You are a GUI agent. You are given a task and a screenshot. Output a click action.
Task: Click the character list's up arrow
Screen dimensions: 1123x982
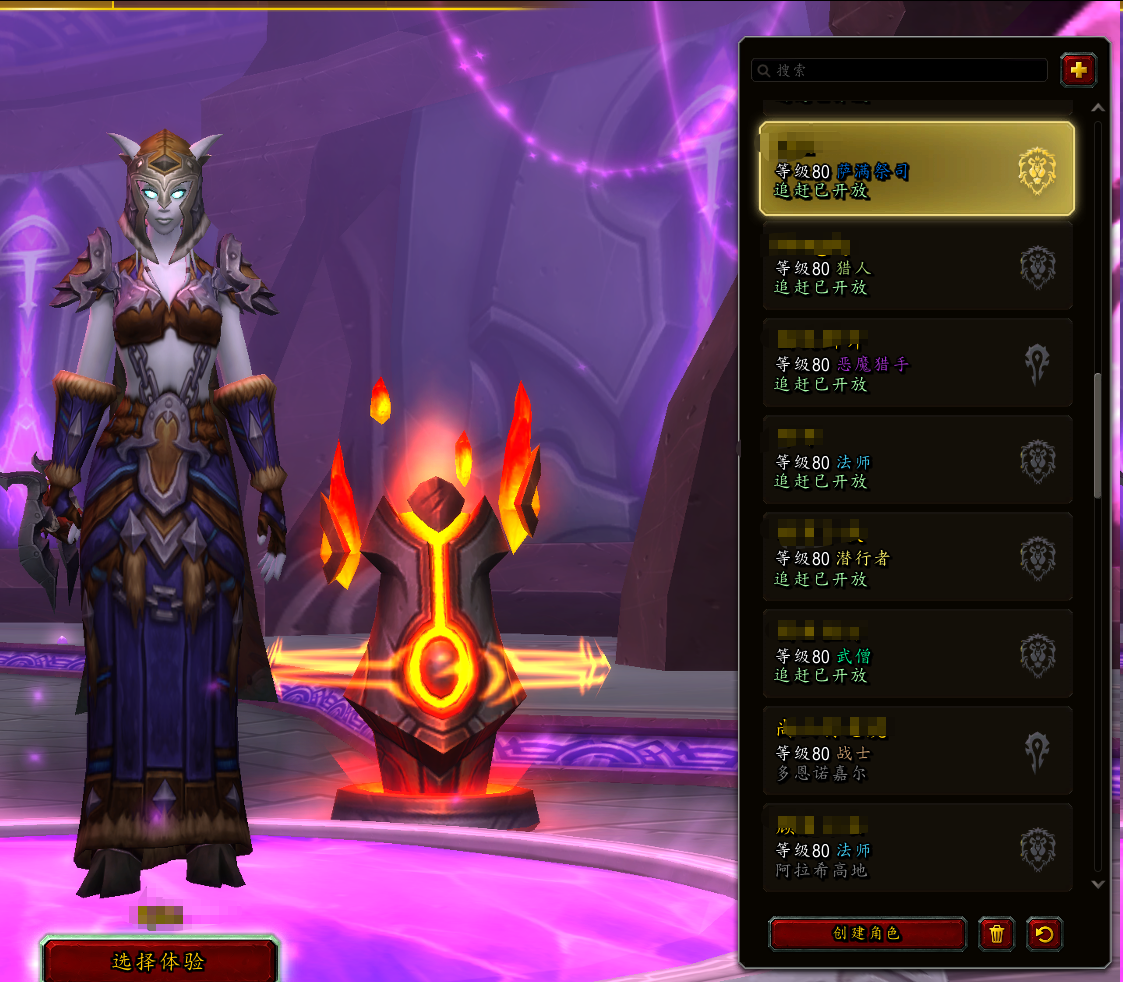(1097, 107)
